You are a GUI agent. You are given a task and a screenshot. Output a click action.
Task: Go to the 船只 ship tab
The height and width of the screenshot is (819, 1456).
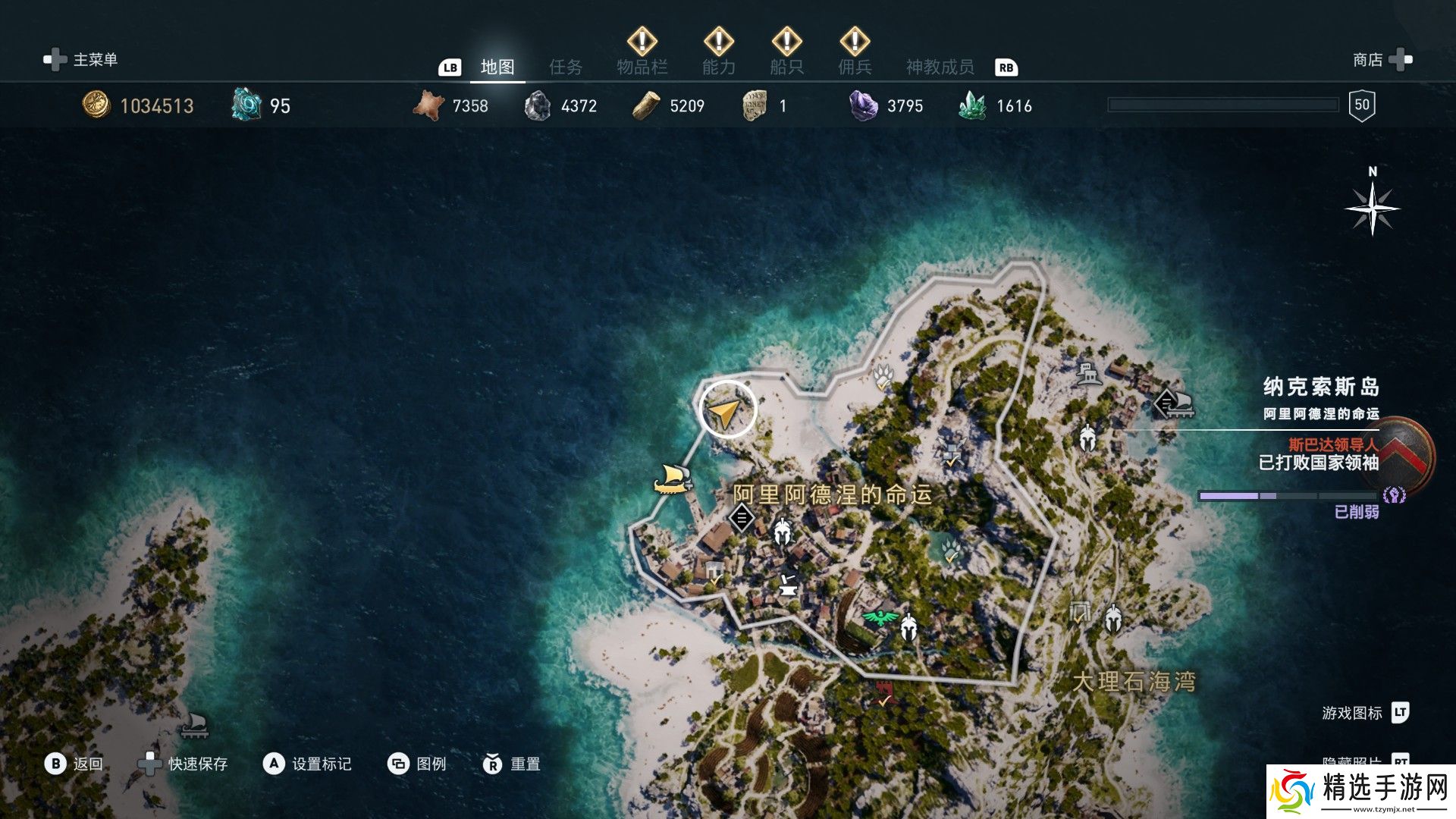(786, 67)
